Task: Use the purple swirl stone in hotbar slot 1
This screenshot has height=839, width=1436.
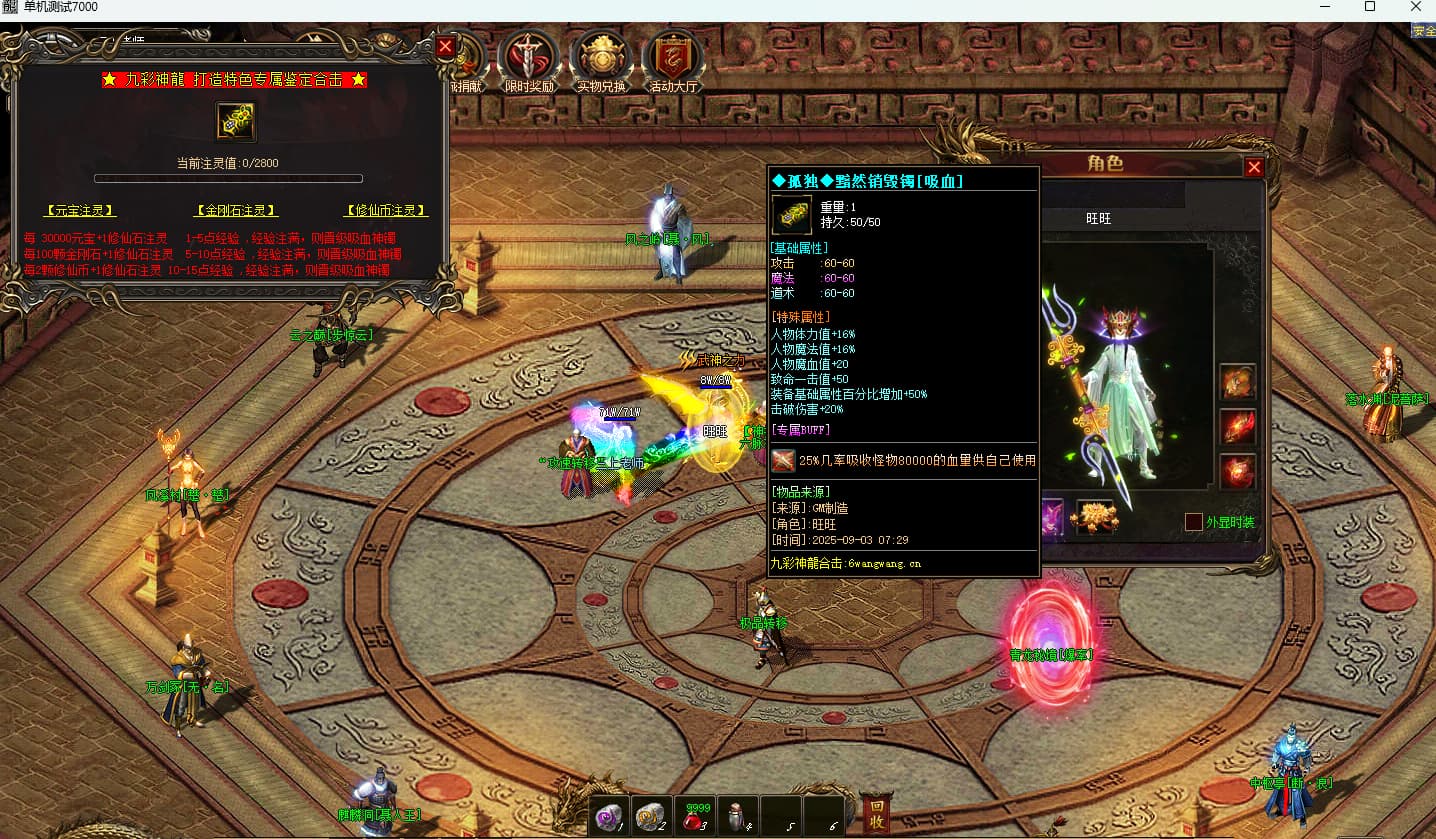Action: click(x=609, y=817)
